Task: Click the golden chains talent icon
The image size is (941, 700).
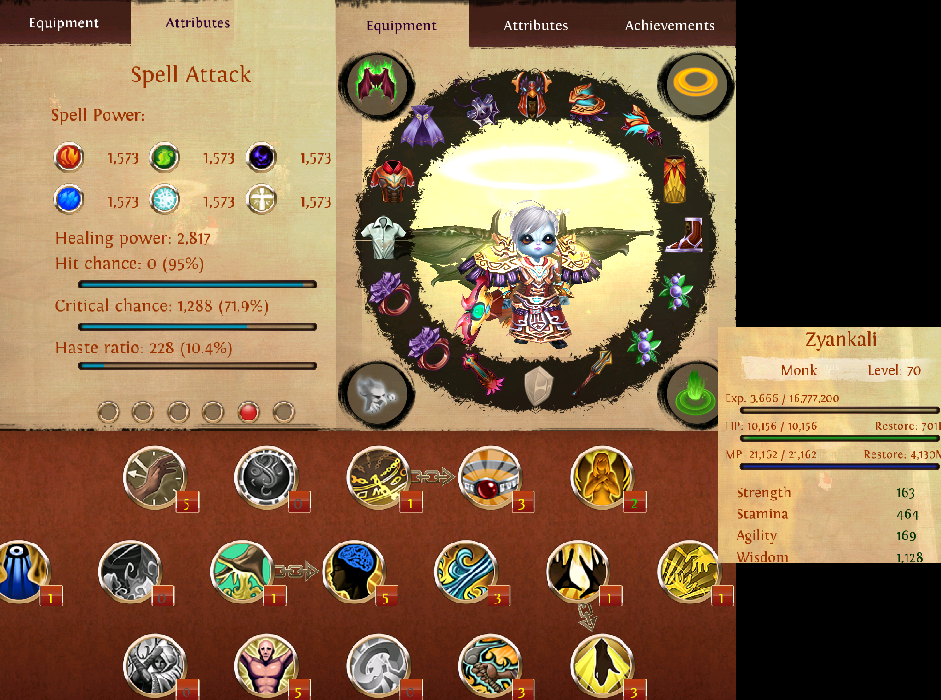Action: [x=377, y=476]
